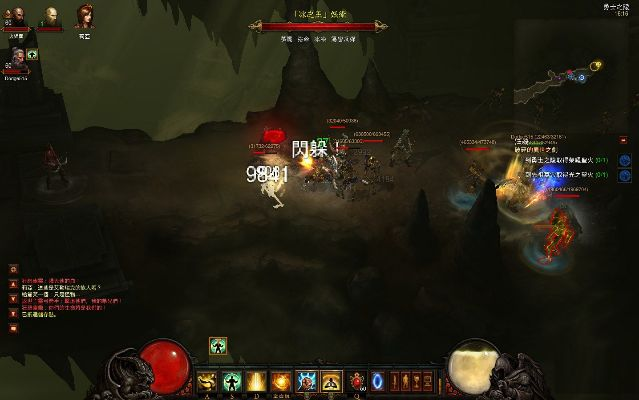Activate the green glowing figure skill
Image resolution: width=639 pixels, height=400 pixels.
tap(232, 381)
